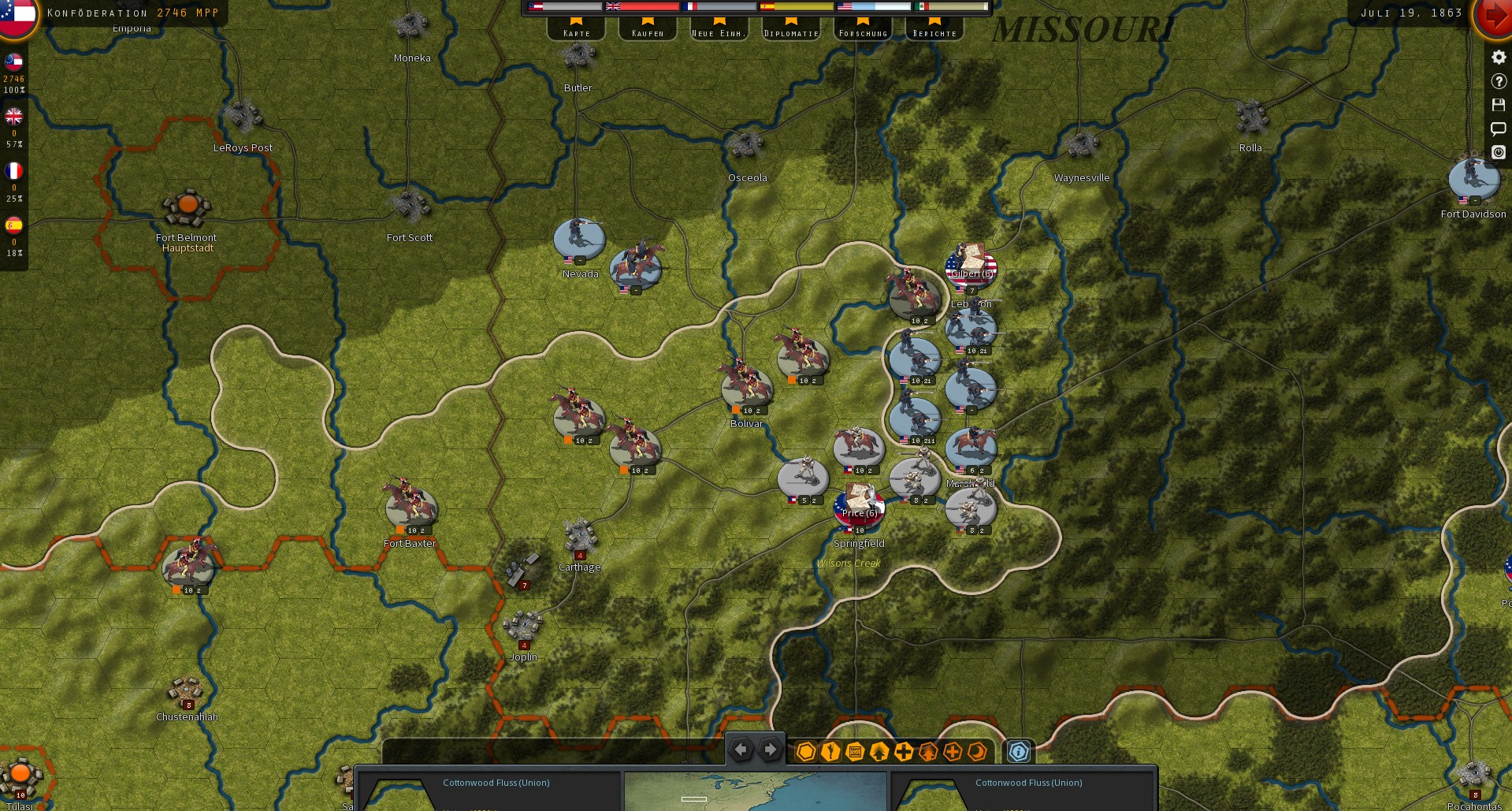Open the settings gear icon
The image size is (1512, 811).
point(1498,57)
